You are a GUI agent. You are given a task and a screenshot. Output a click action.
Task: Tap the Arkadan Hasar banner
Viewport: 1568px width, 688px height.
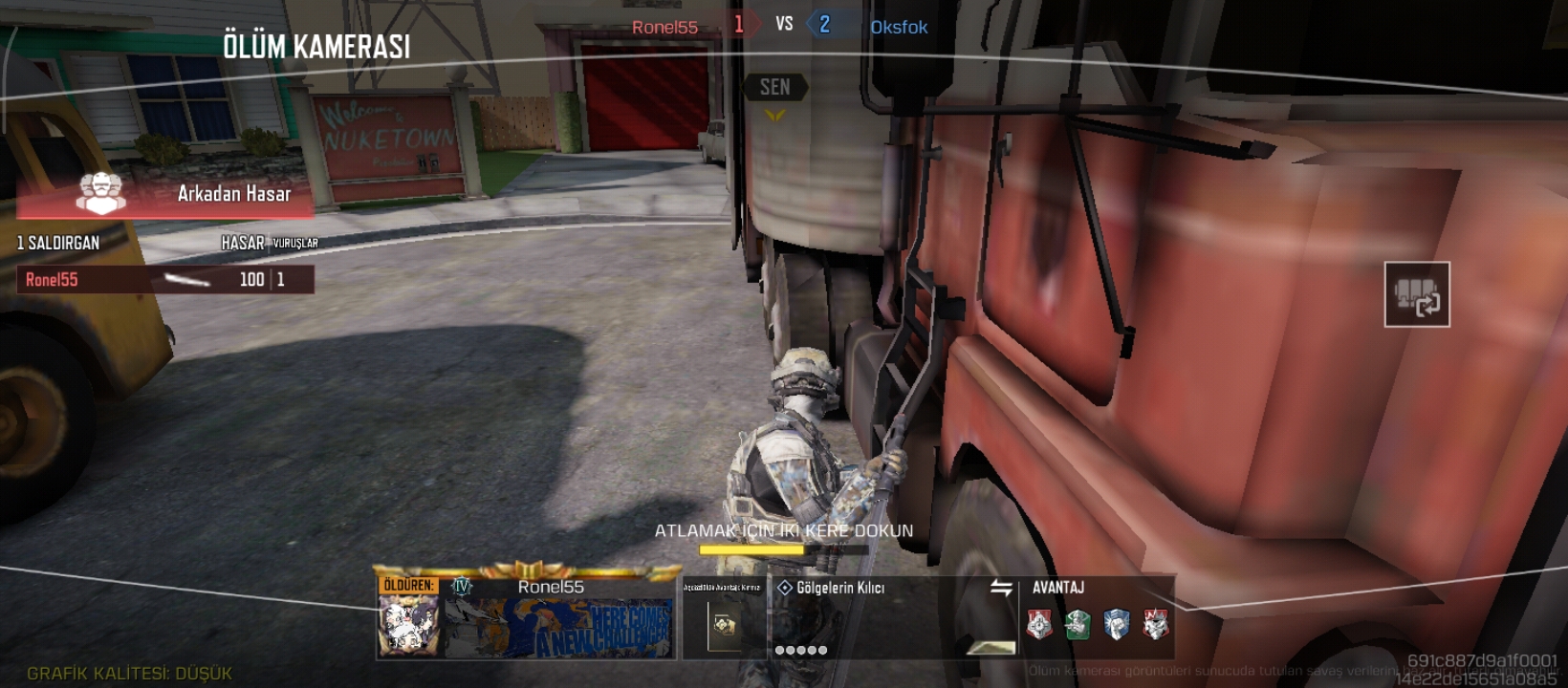[164, 194]
